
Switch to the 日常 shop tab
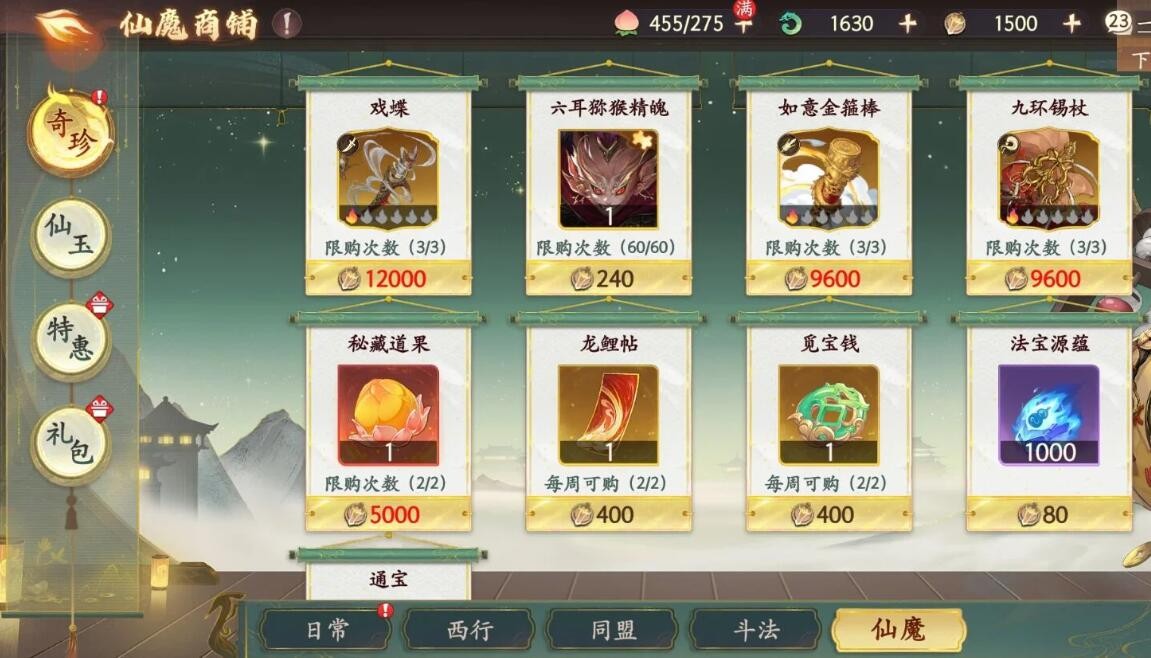tap(326, 630)
